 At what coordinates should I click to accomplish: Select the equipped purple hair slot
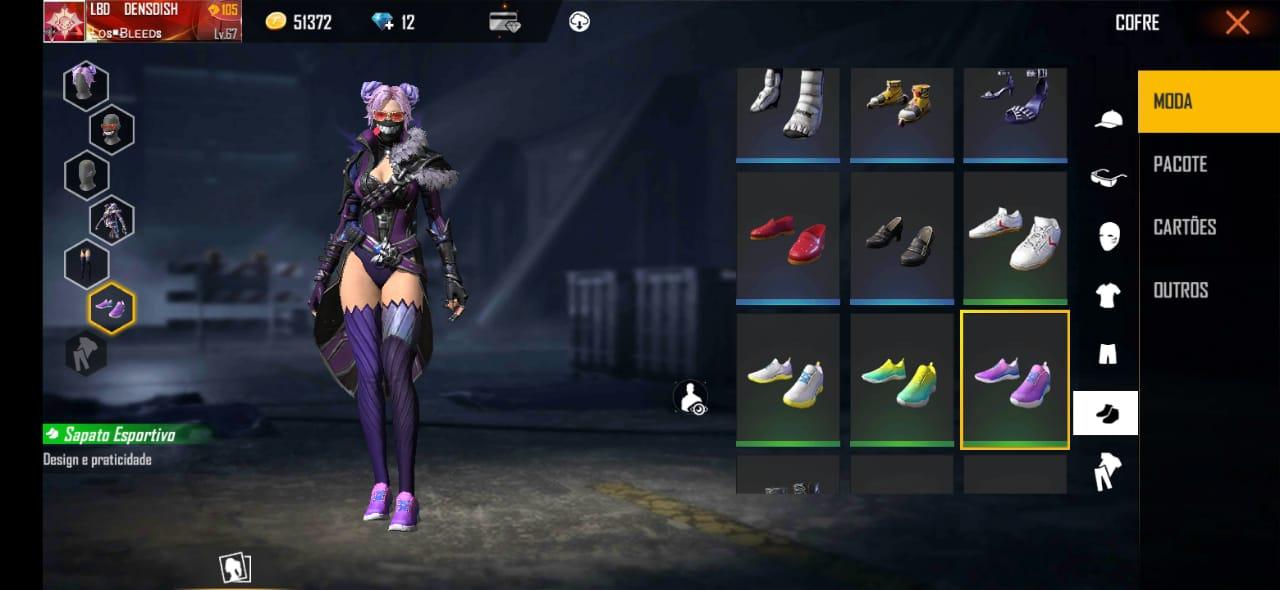point(86,85)
